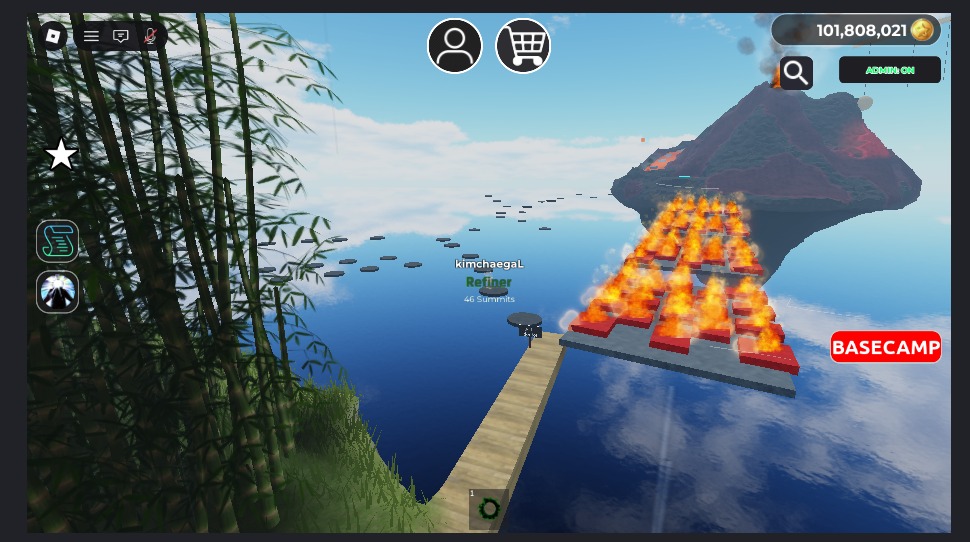Toggle the chat window icon

pos(121,36)
